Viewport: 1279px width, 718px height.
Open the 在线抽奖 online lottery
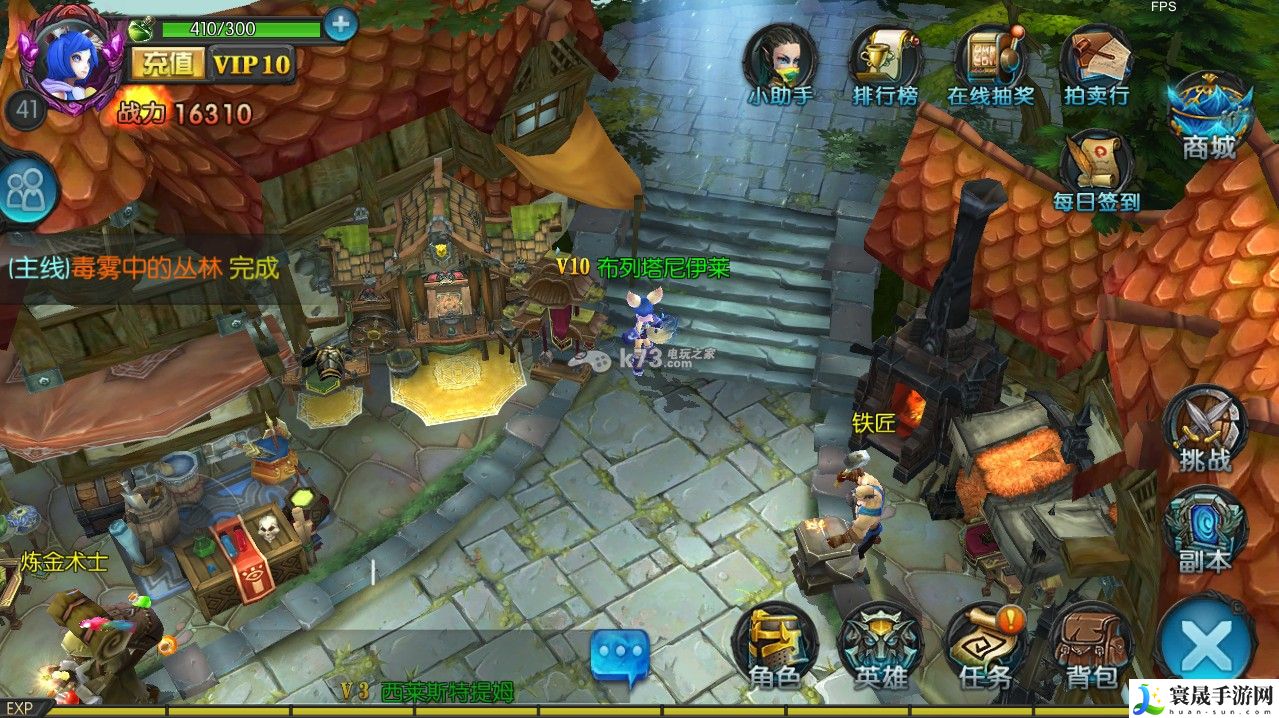[990, 65]
